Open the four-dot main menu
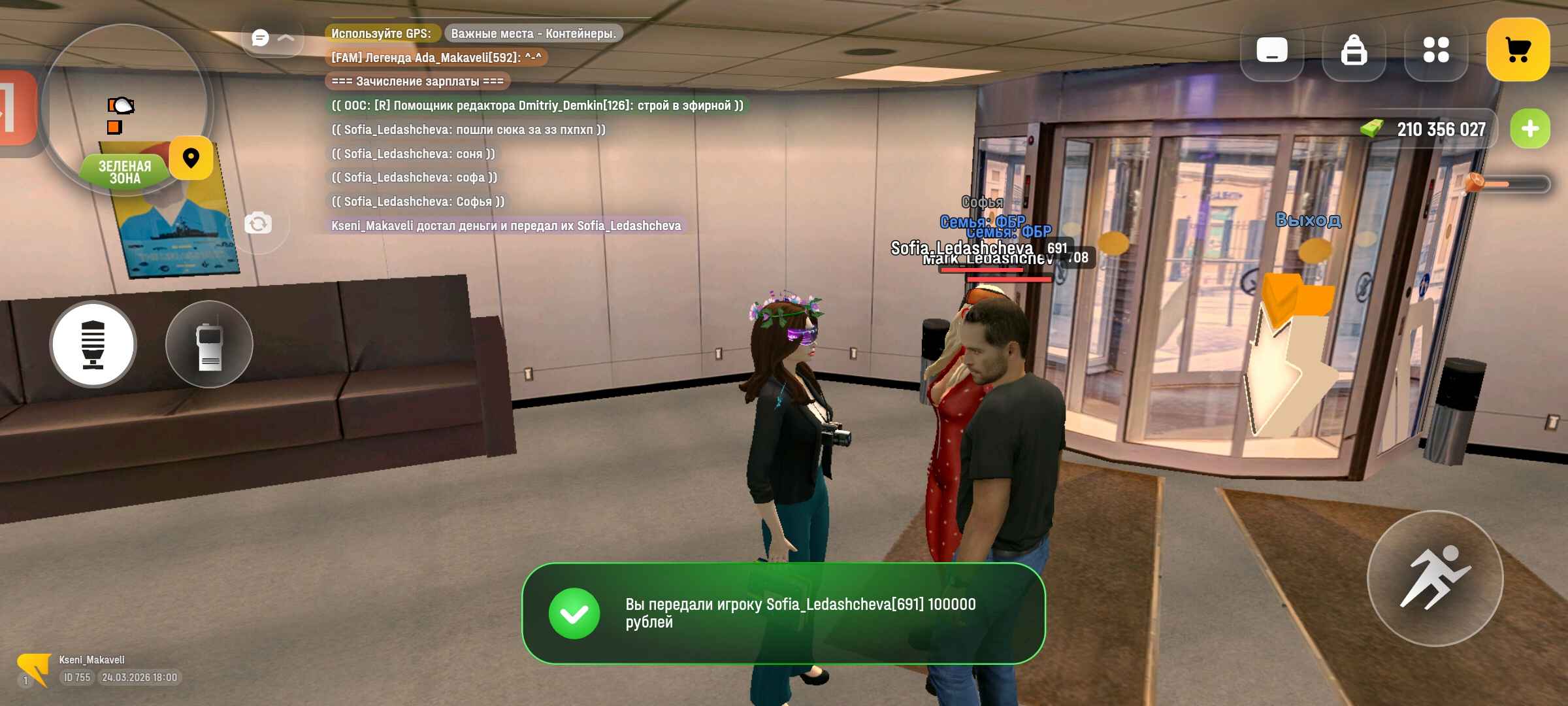 1436,50
